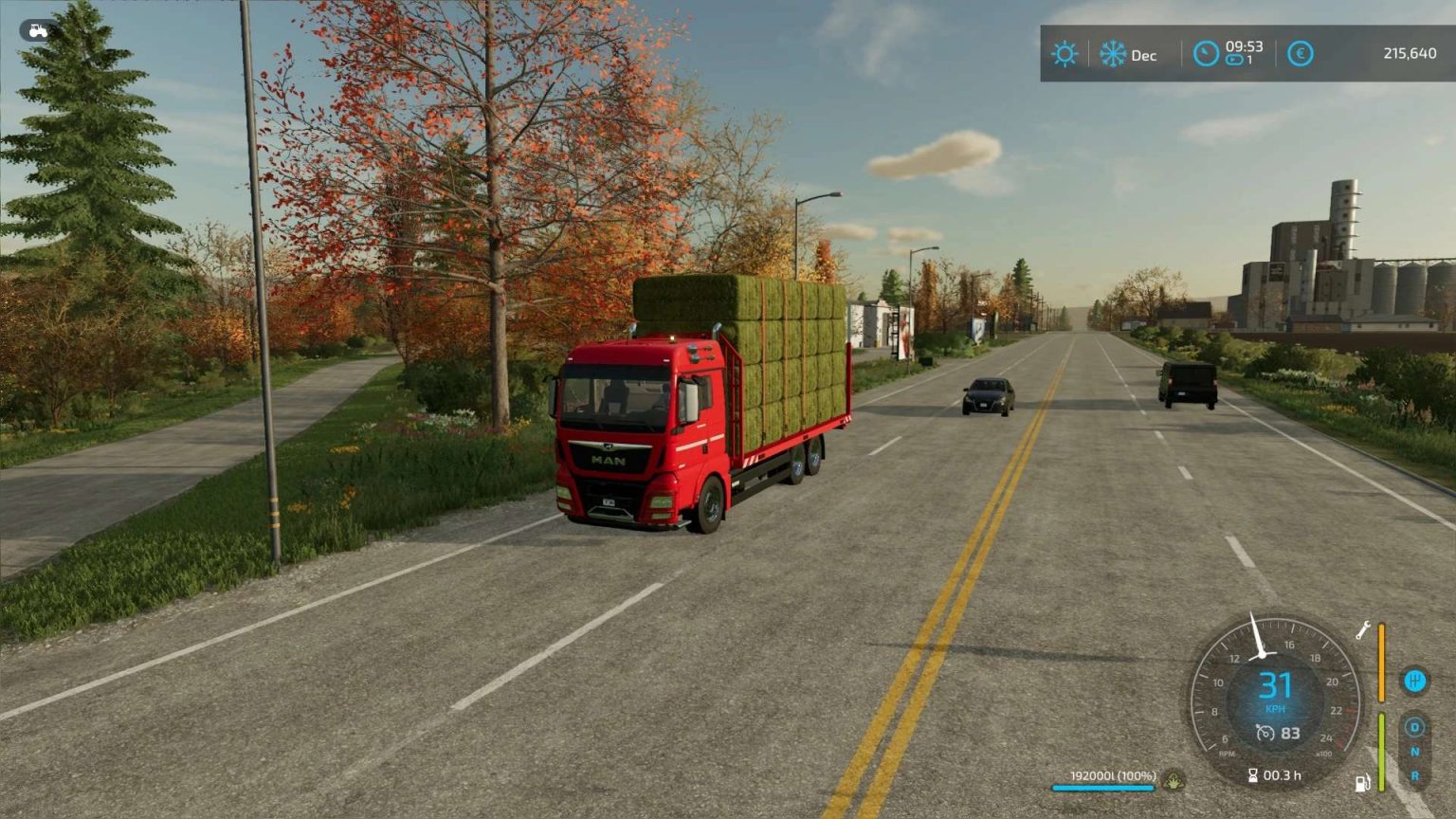
Task: Select the euro coin icon on the money bar
Action: coord(1300,53)
